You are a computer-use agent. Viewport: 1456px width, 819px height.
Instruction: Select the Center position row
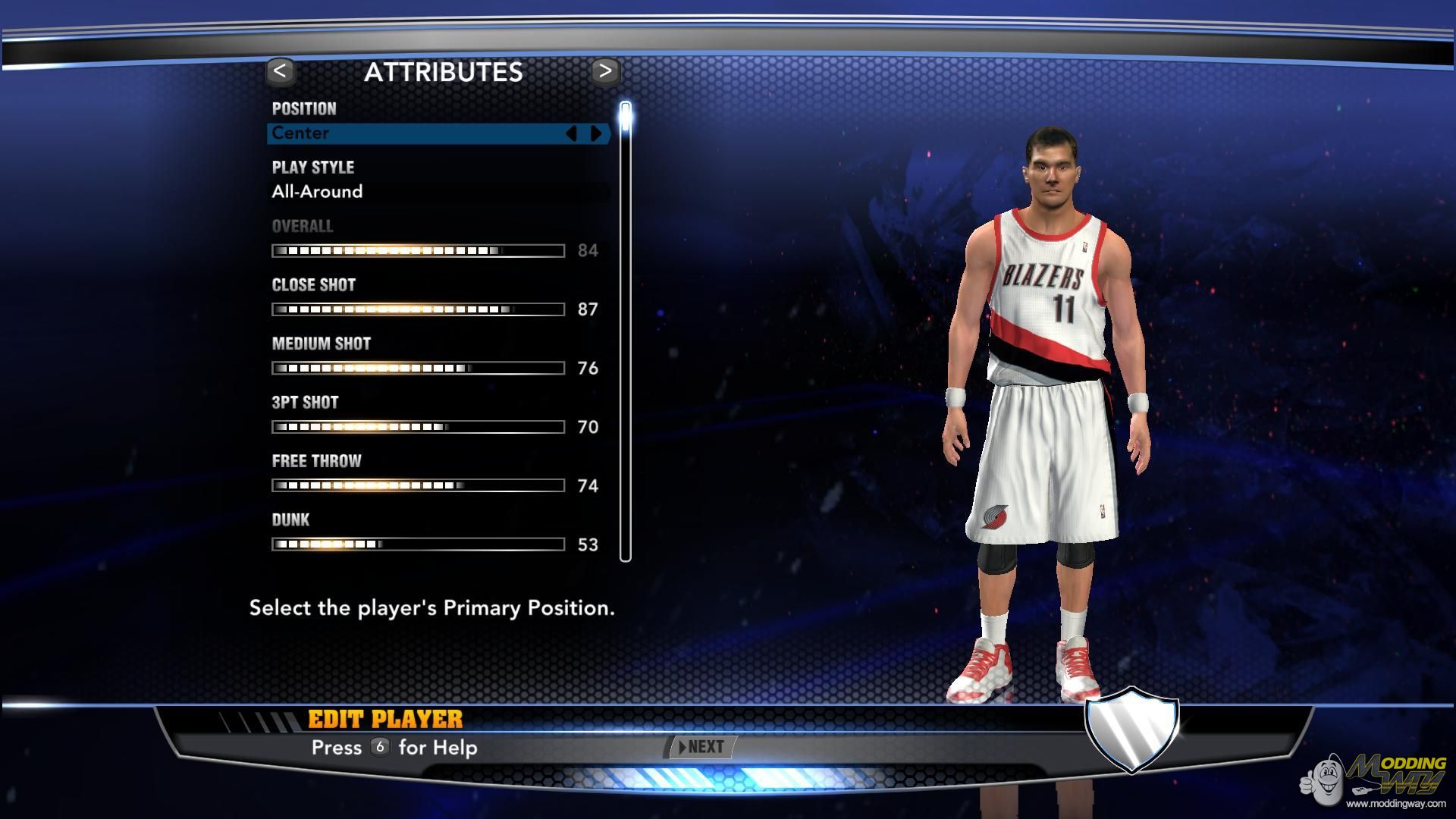coord(417,133)
